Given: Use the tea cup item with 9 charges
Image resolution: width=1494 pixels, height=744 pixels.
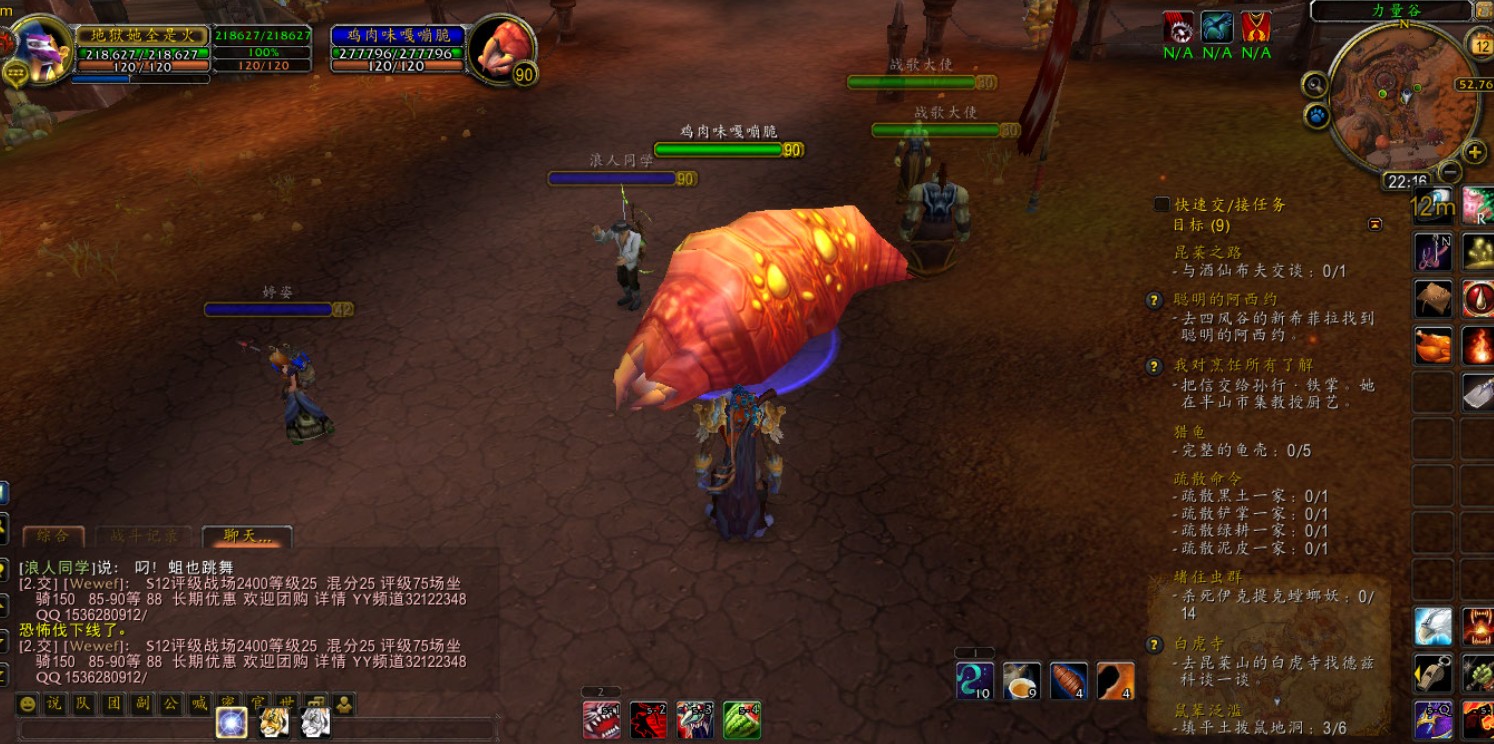Looking at the screenshot, I should pos(1021,681).
